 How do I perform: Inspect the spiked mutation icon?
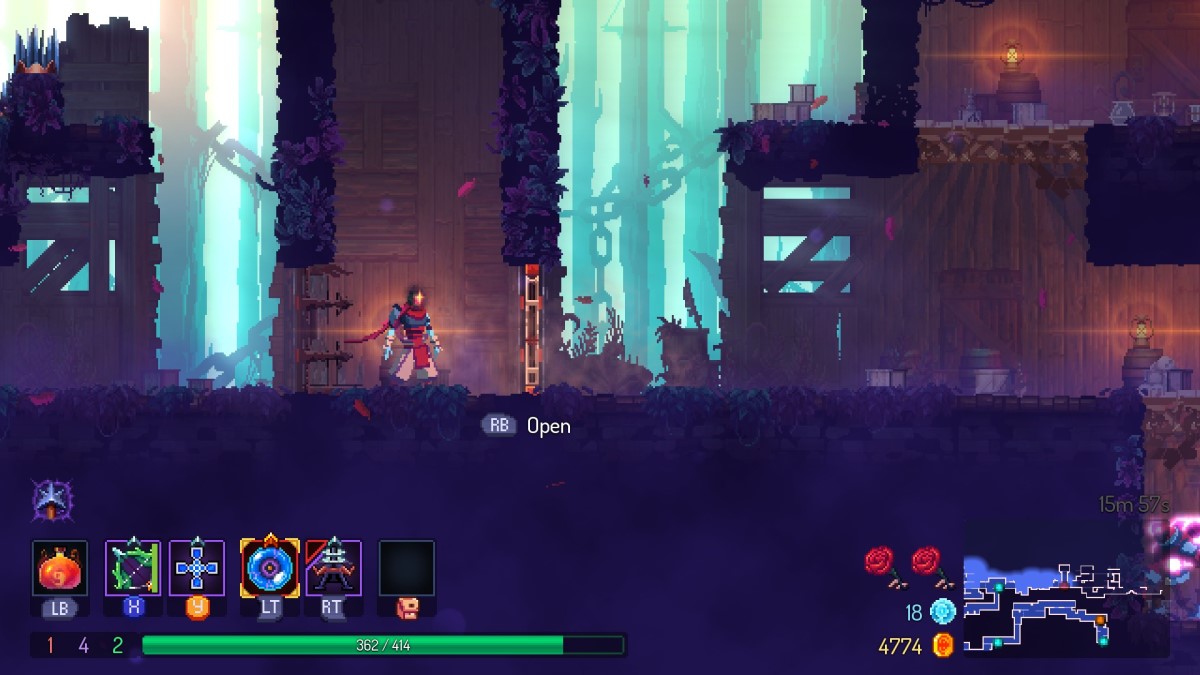click(48, 498)
